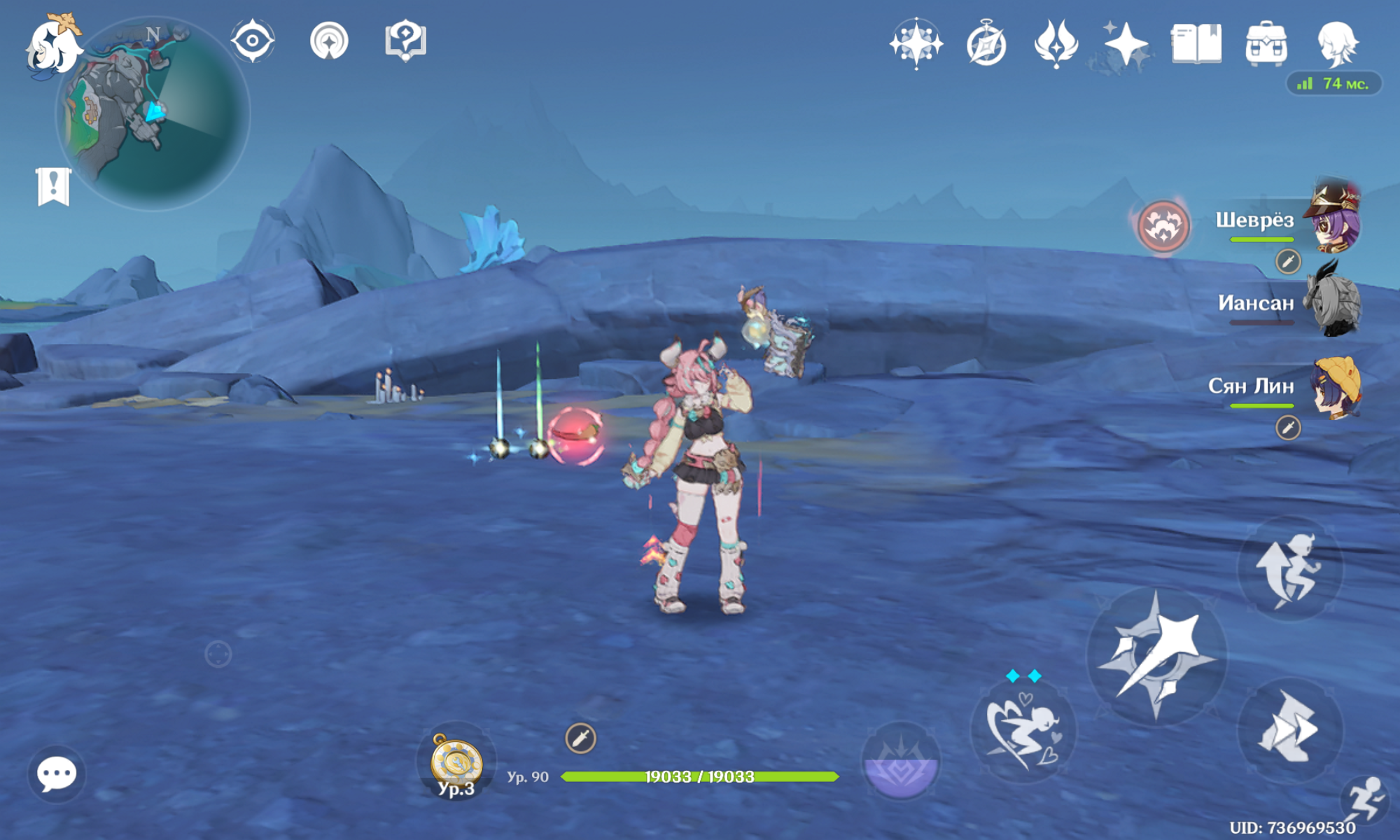Switch to party member Шеврёз

click(1335, 219)
